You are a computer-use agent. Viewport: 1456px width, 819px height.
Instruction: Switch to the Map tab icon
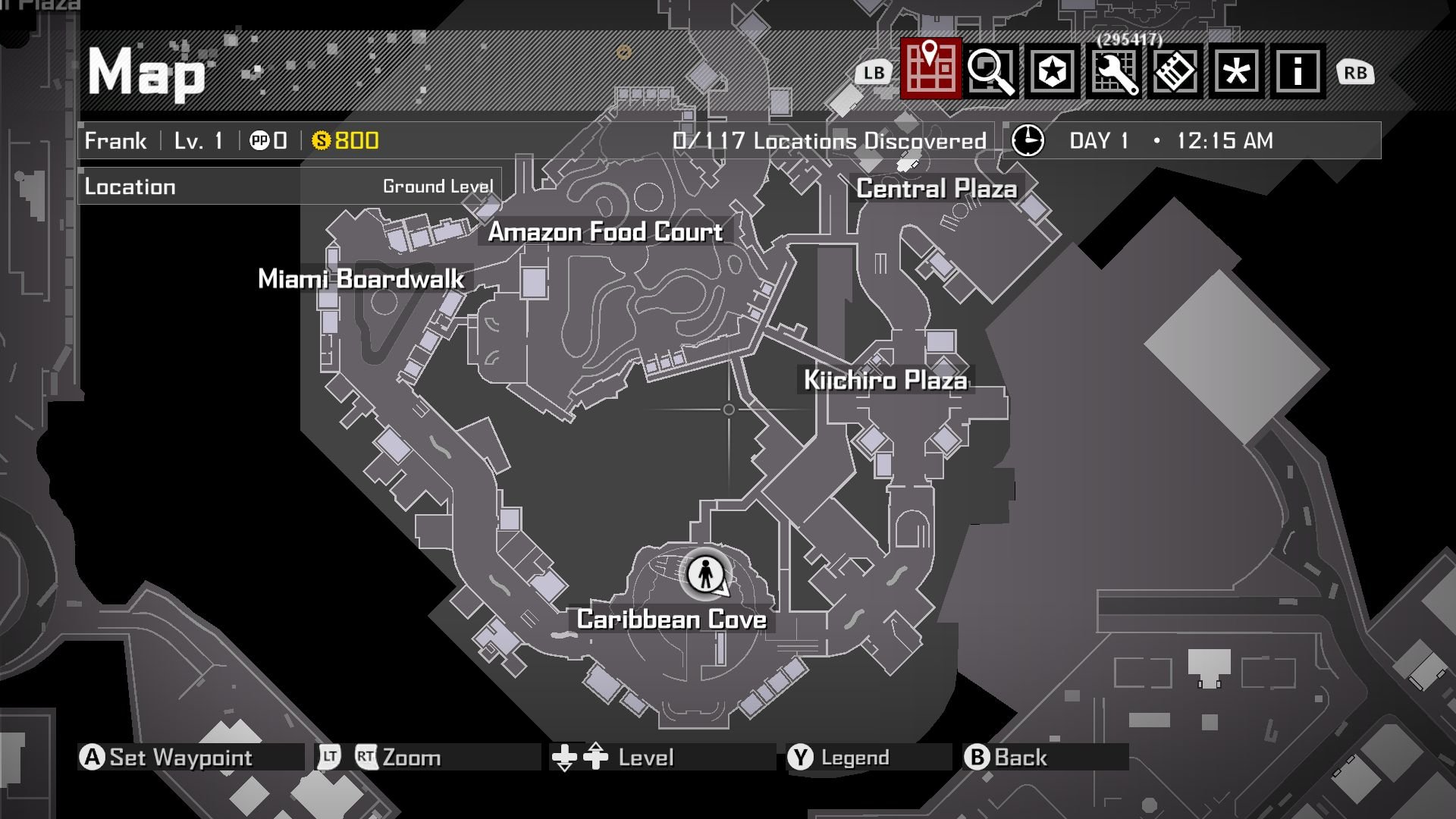coord(930,70)
